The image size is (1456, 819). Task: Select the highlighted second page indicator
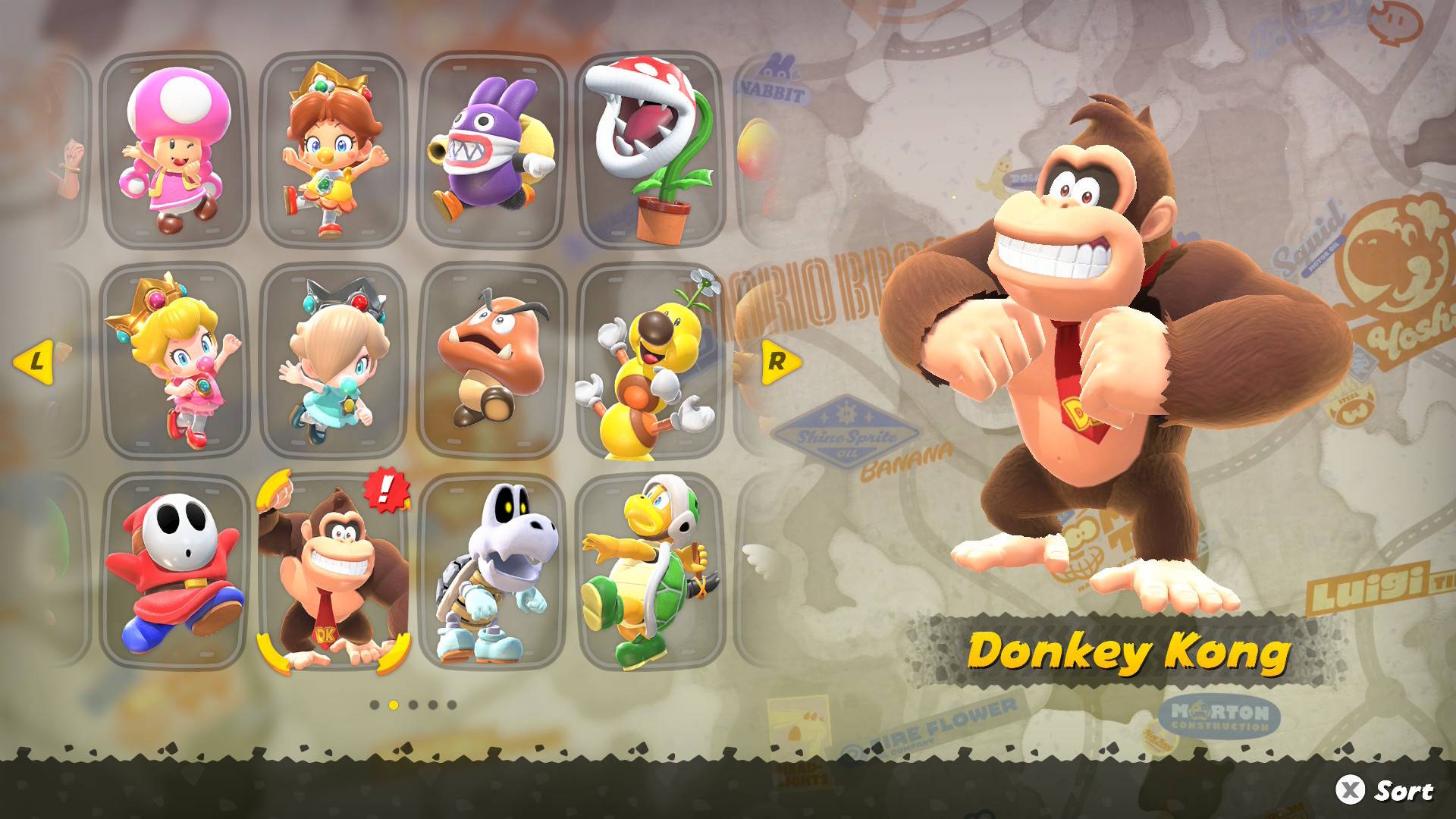coord(394,705)
